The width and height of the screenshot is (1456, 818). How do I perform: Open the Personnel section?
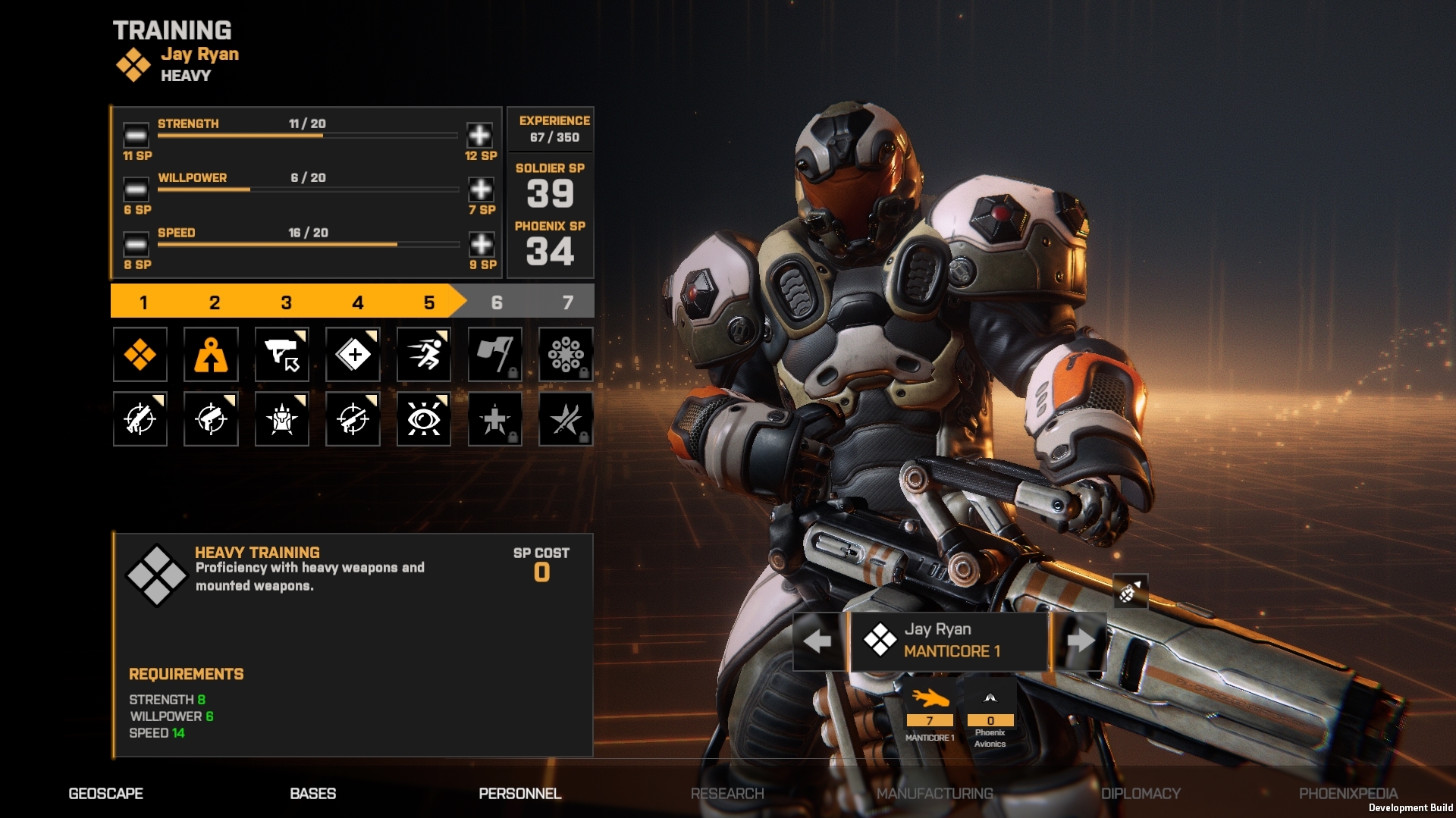click(x=520, y=794)
